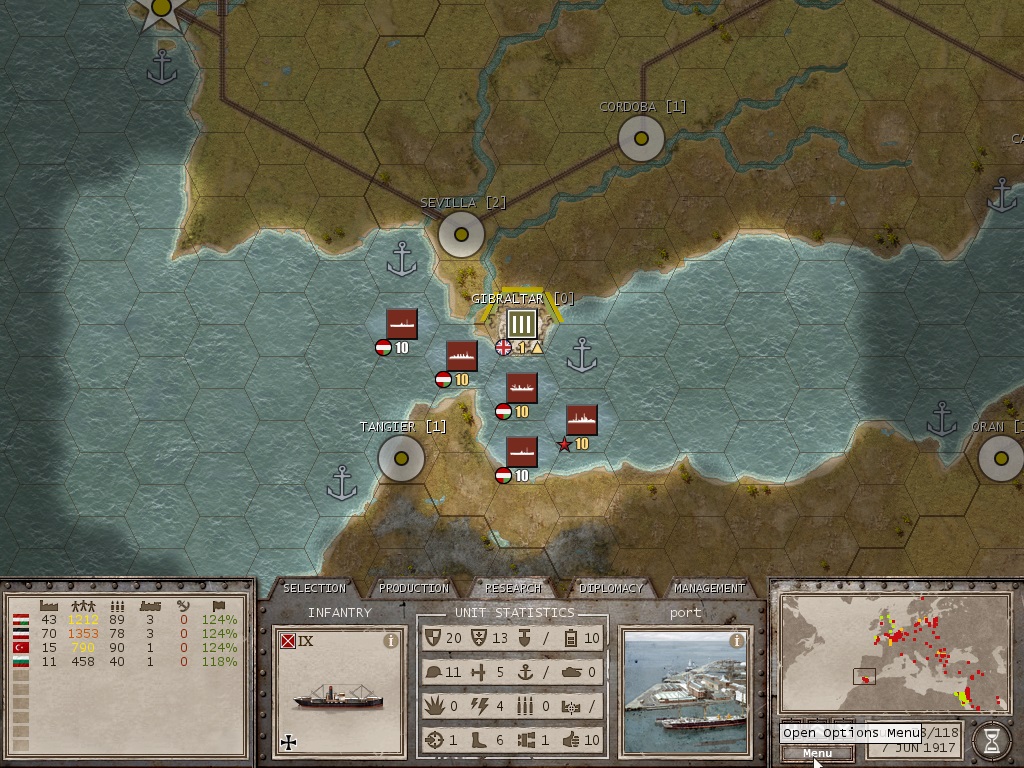Open the options with the Menu button
Screen dimensions: 1024x768
(816, 753)
